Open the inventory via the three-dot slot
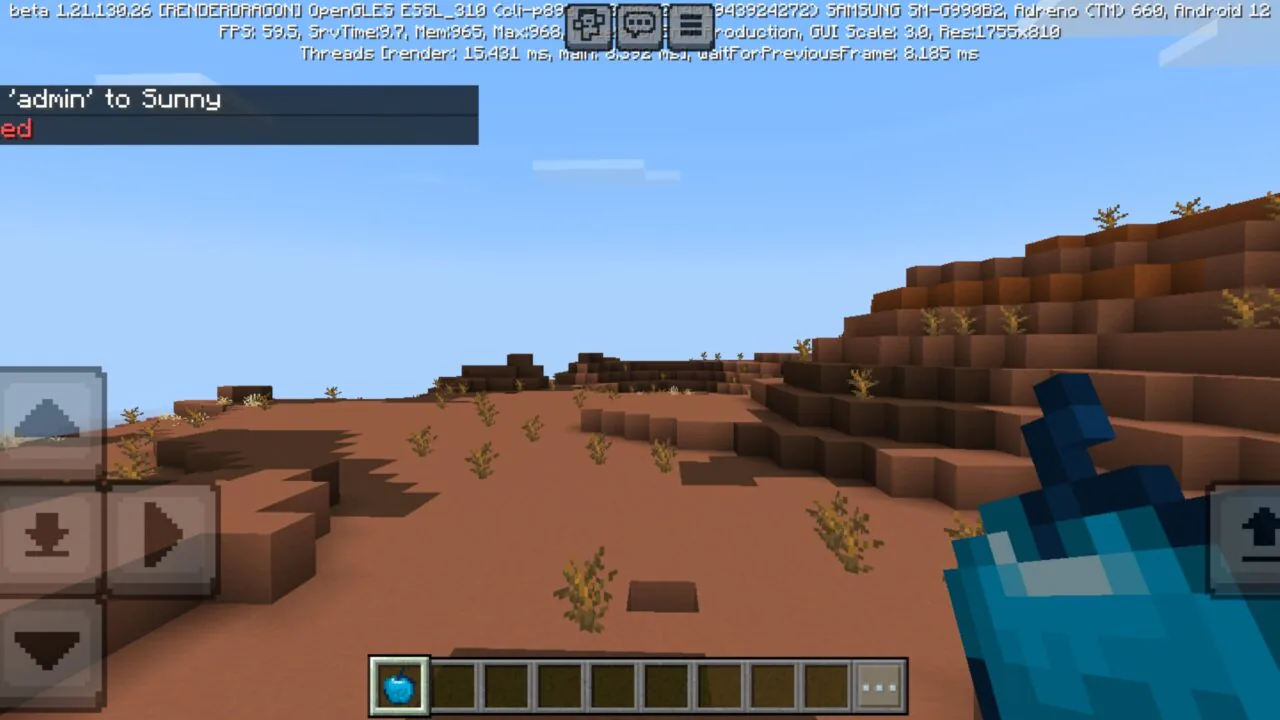This screenshot has width=1280, height=720. [880, 684]
